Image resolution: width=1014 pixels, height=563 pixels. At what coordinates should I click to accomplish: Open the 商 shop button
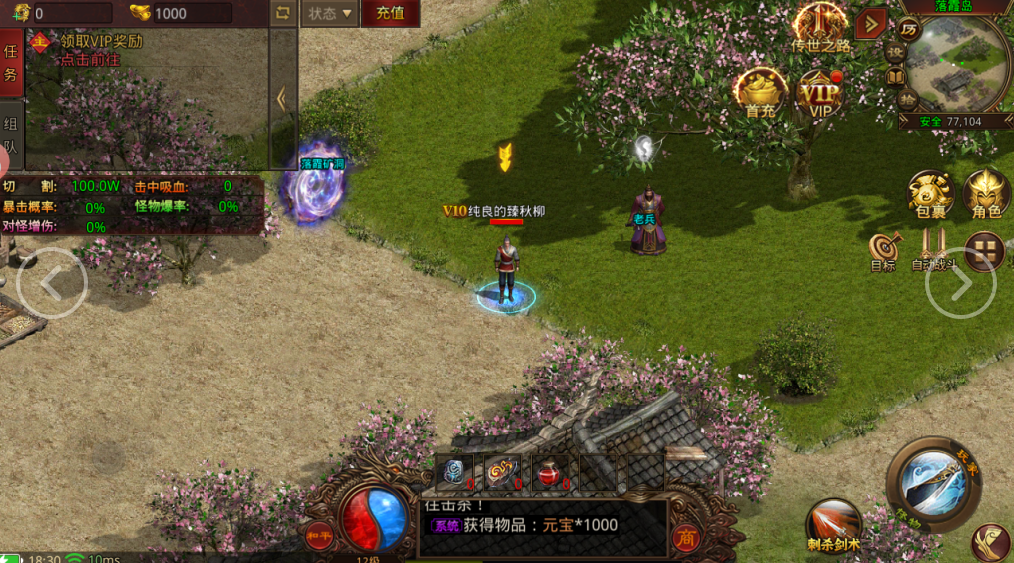point(686,538)
